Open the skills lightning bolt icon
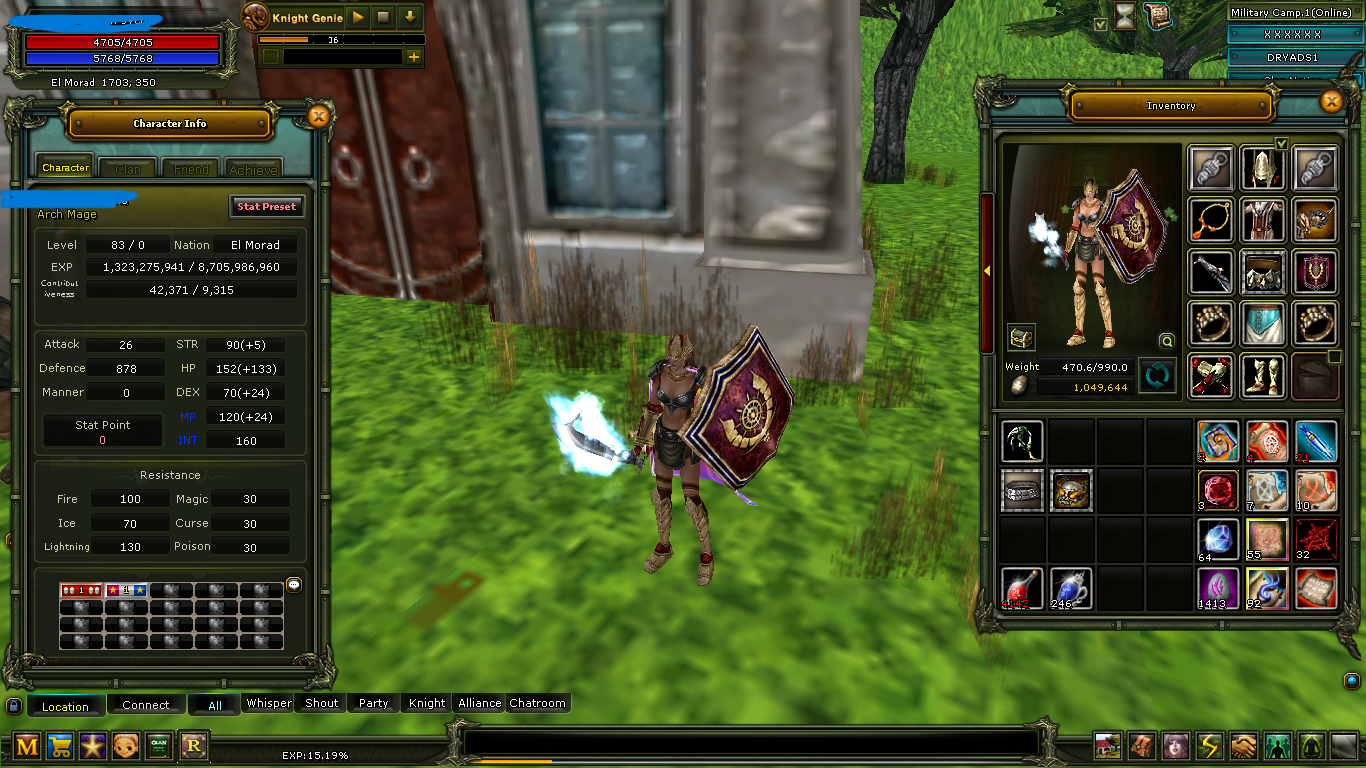Screen dimensions: 1366x768 1209,747
